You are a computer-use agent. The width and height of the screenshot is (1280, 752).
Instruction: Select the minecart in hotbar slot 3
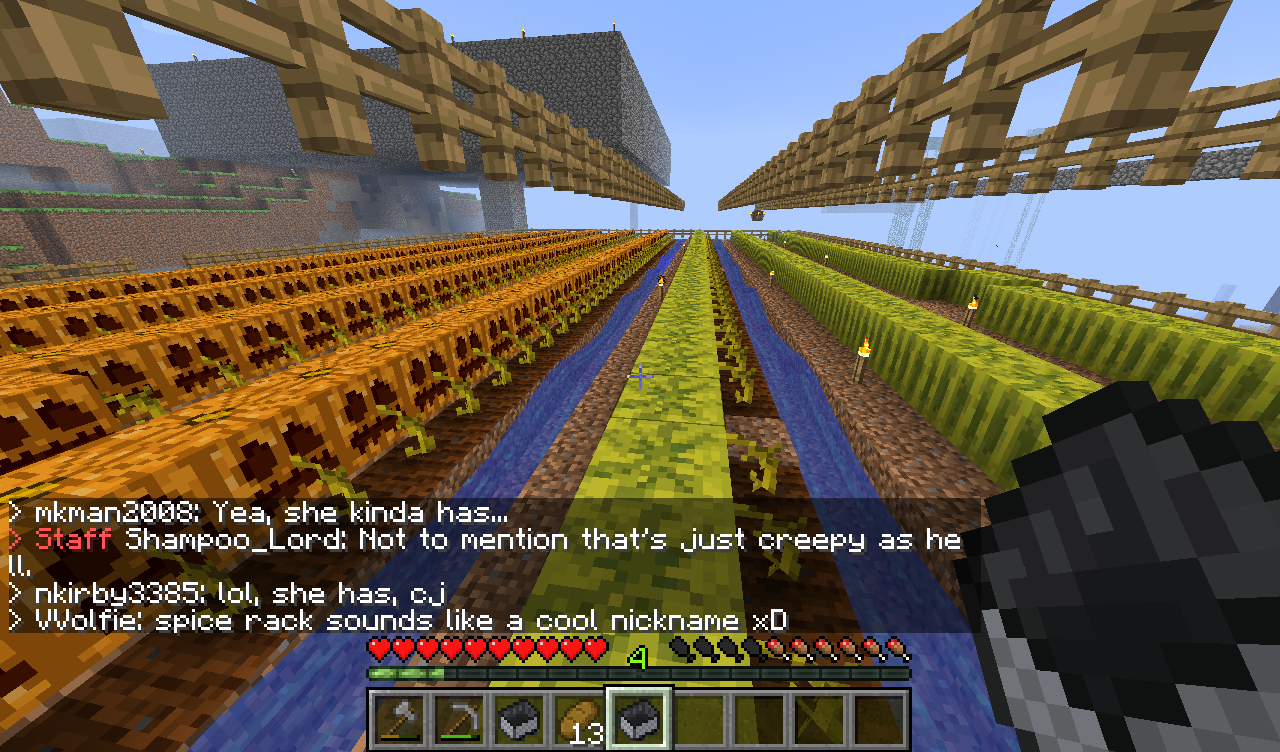[516, 720]
